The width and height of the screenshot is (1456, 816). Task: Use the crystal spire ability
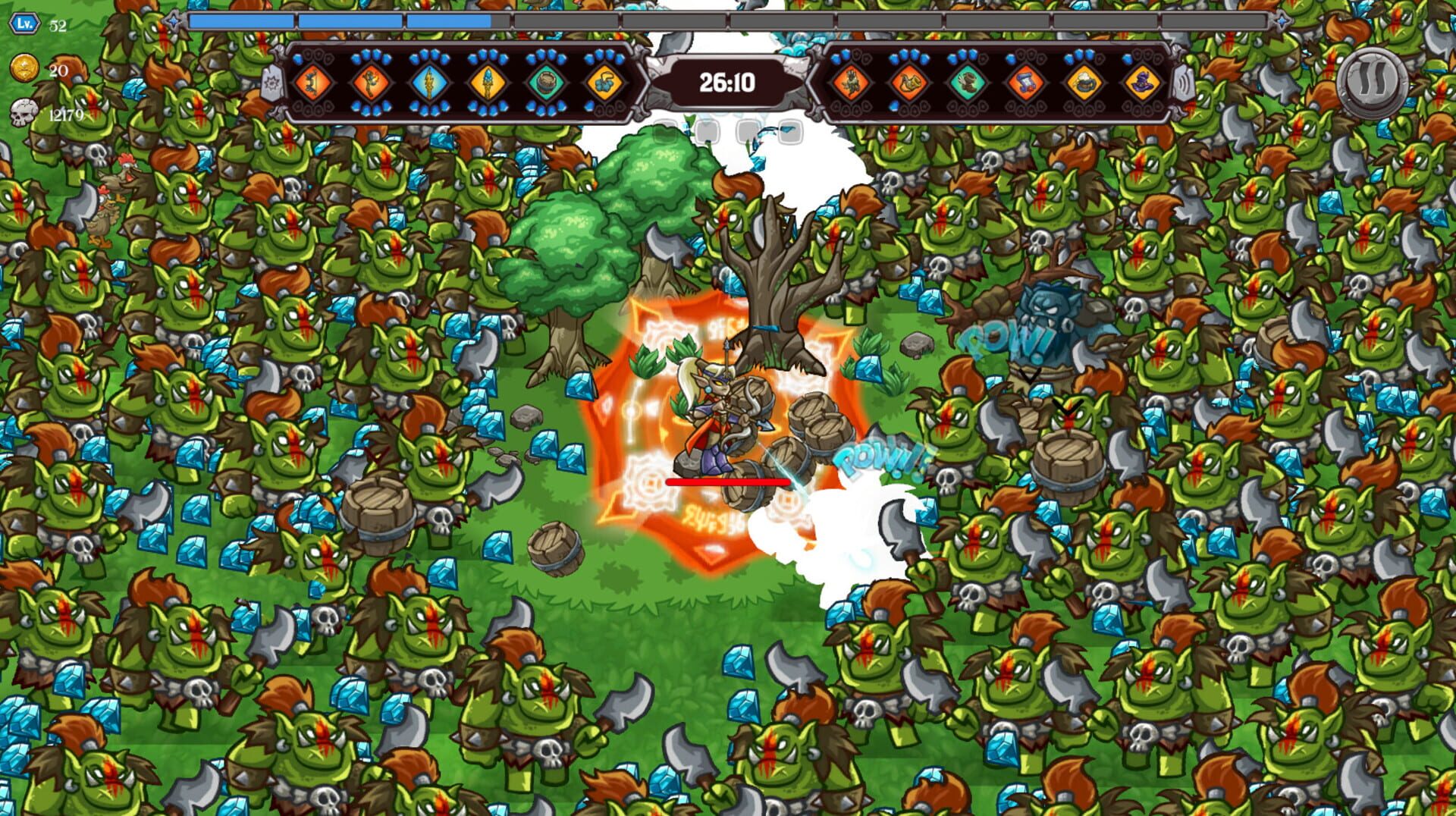pos(487,83)
